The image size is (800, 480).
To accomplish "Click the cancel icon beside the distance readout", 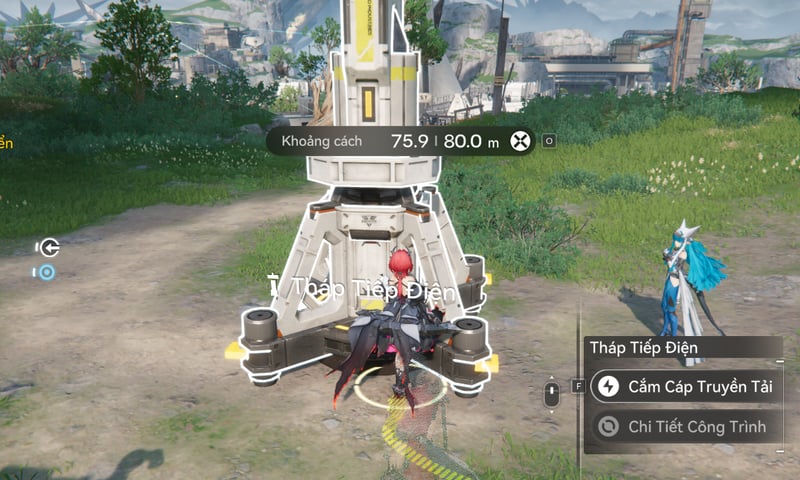I will click(520, 141).
